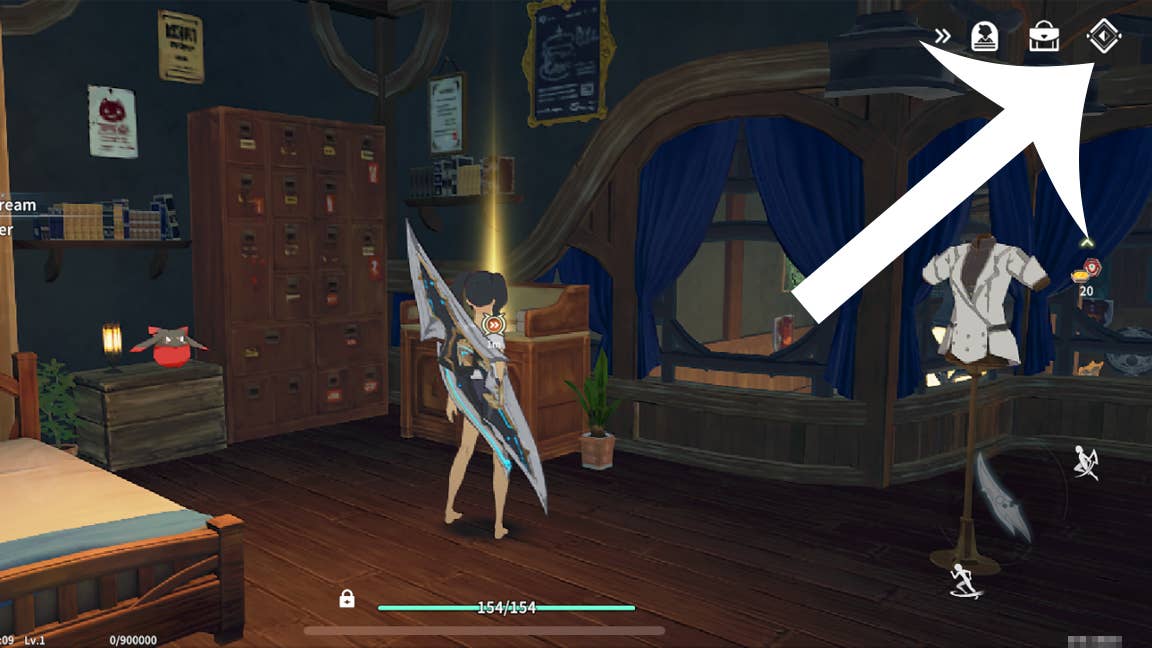The image size is (1152, 648).
Task: Expand the double-arrow menu toggle
Action: [942, 37]
